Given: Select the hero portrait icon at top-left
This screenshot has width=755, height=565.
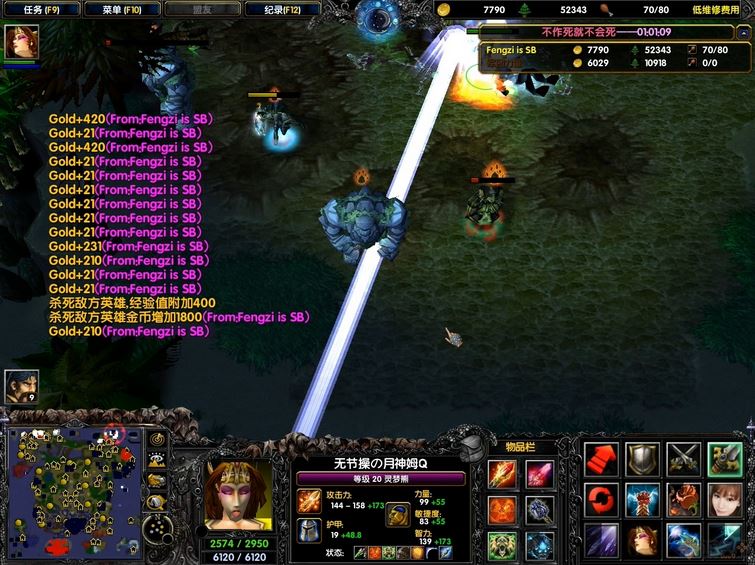Looking at the screenshot, I should [21, 43].
